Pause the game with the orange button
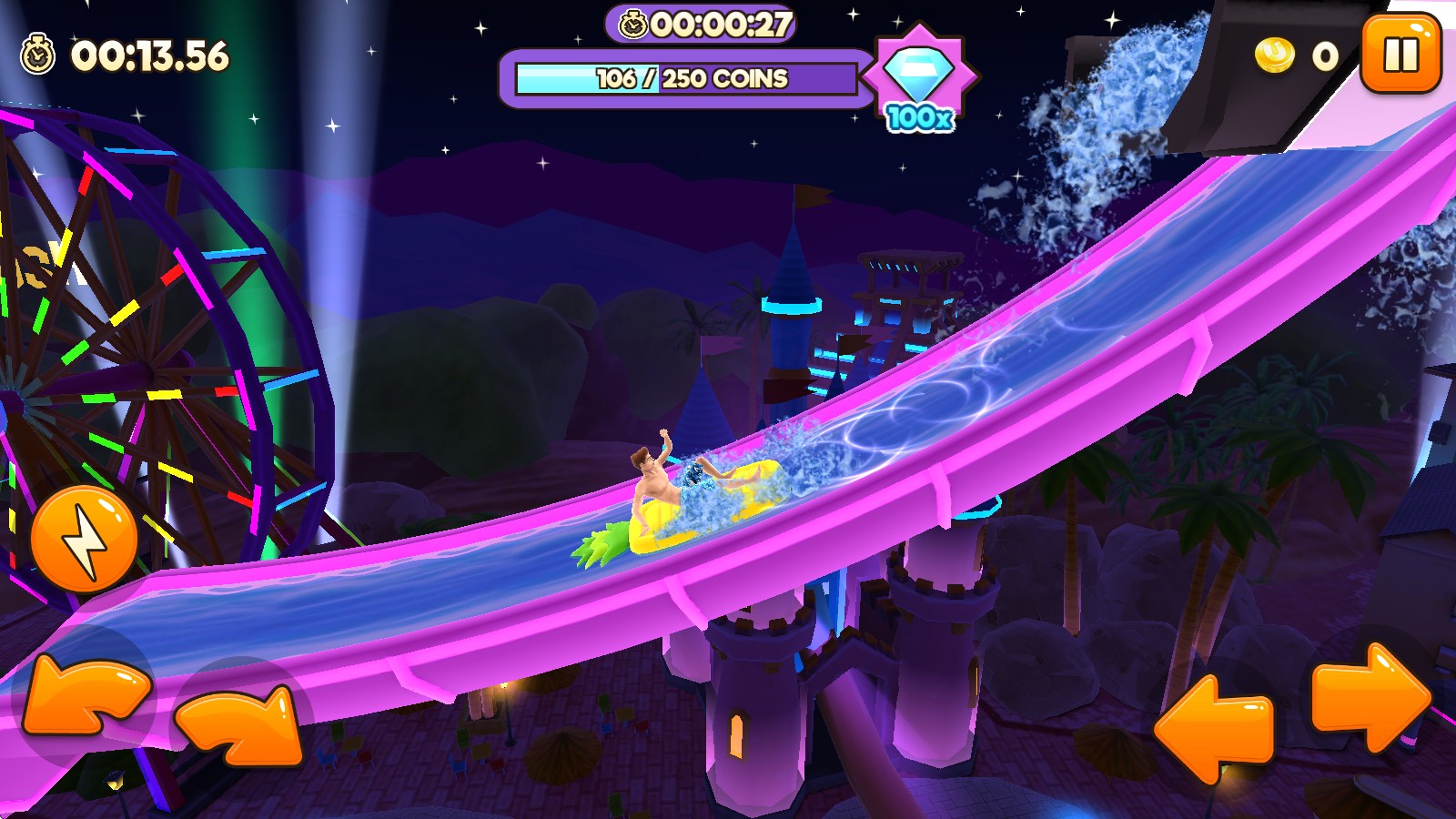This screenshot has width=1456, height=819. [1400, 55]
